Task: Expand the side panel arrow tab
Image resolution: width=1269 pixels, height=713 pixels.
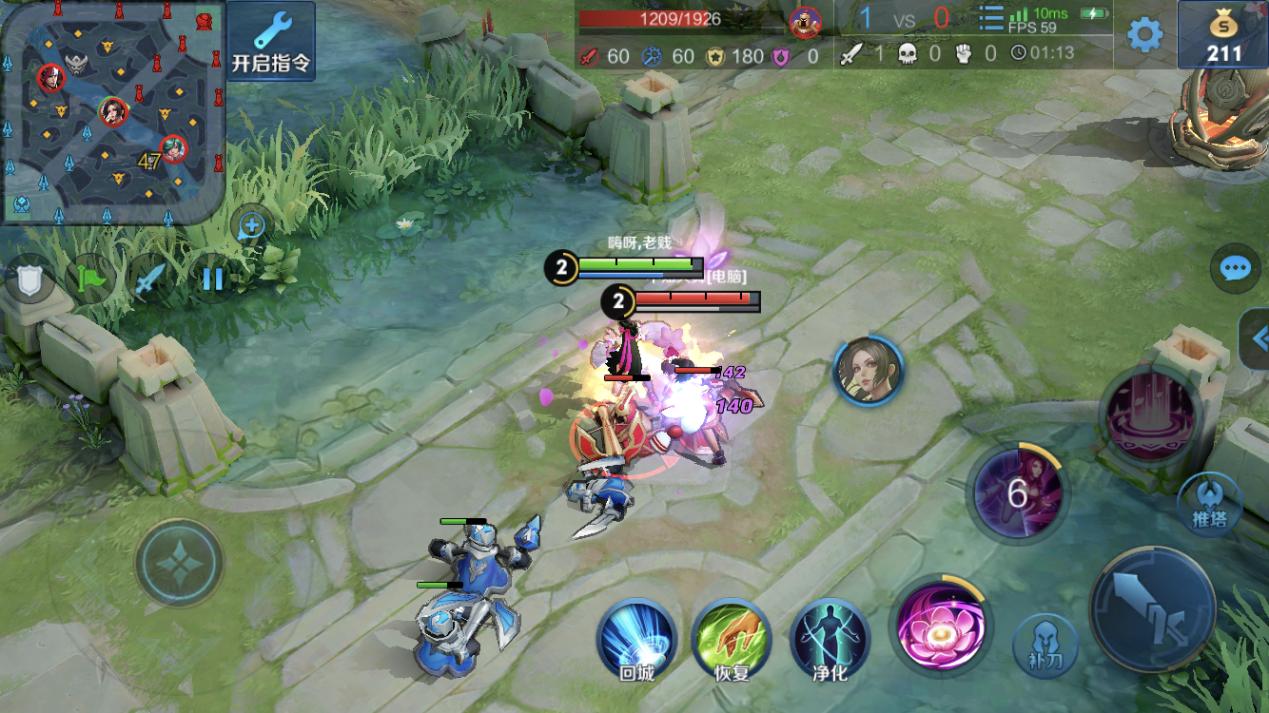Action: click(x=1256, y=340)
